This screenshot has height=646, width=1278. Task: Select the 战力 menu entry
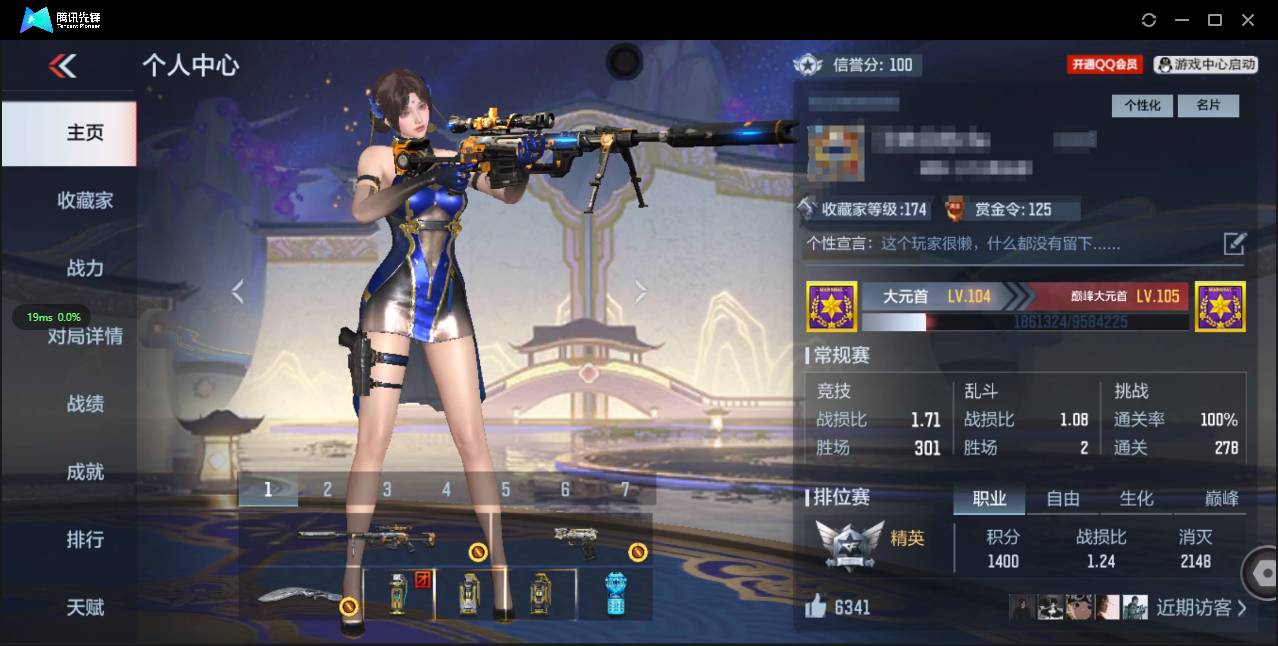(85, 268)
